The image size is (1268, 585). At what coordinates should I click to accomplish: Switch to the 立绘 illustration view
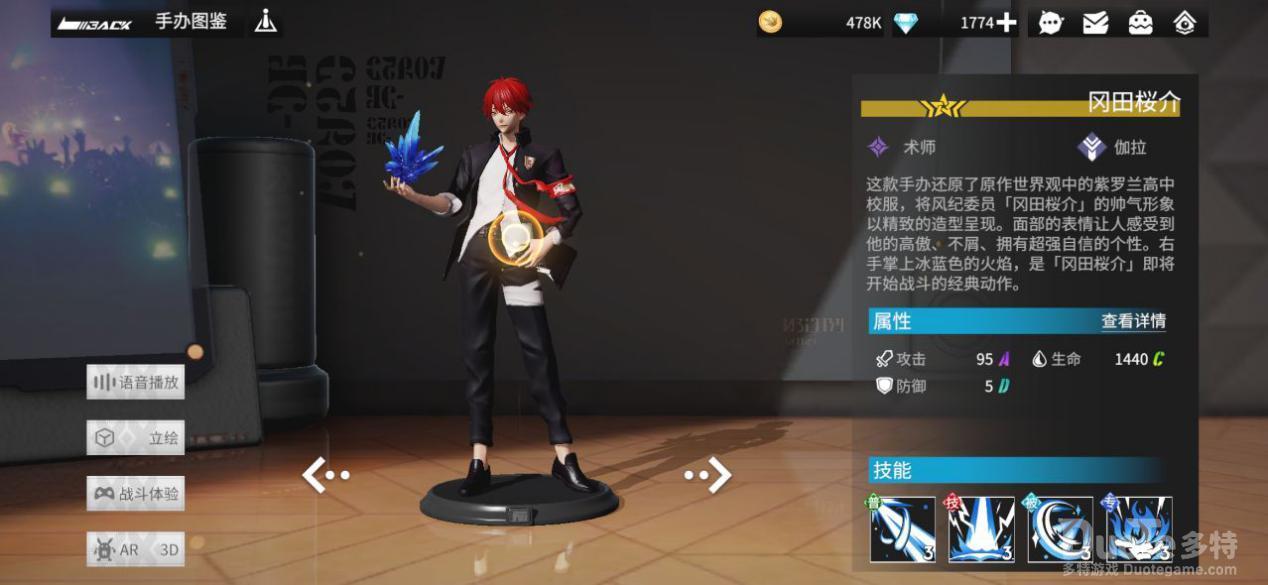(136, 438)
